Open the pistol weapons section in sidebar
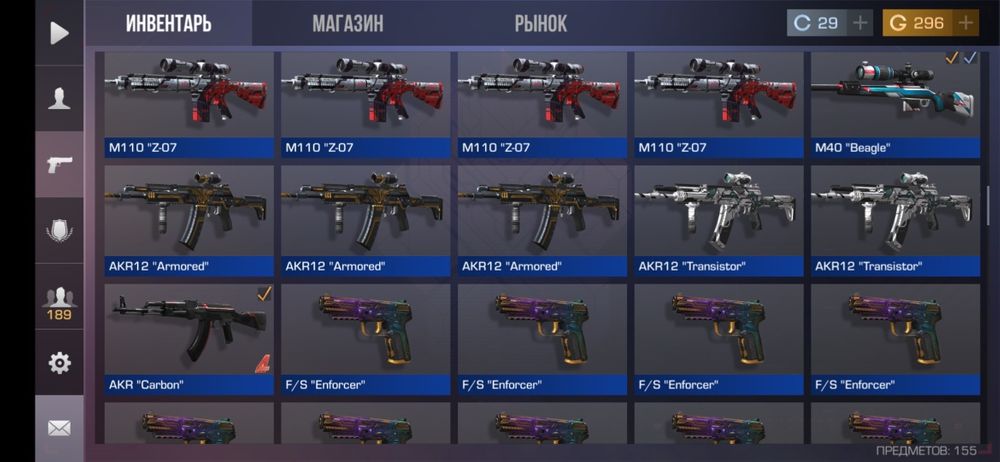Image resolution: width=1000 pixels, height=462 pixels. click(x=59, y=164)
